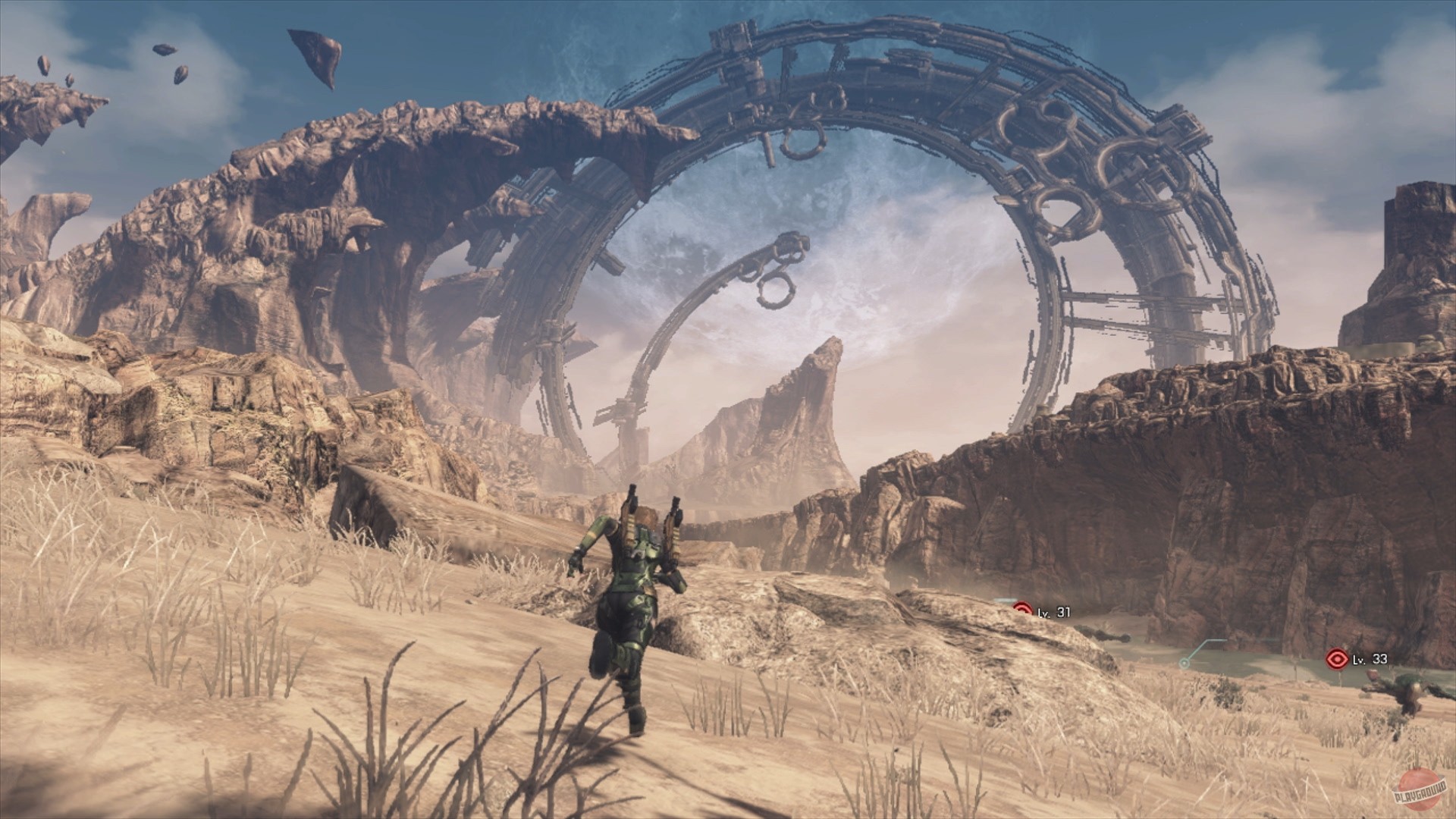
Task: Click the Lv. 31 enemy level label
Action: tap(1056, 611)
